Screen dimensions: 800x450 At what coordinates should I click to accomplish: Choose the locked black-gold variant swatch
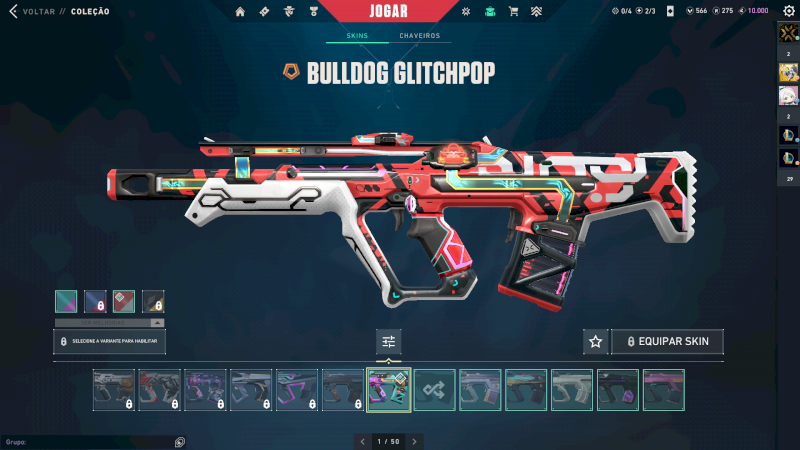tap(153, 301)
